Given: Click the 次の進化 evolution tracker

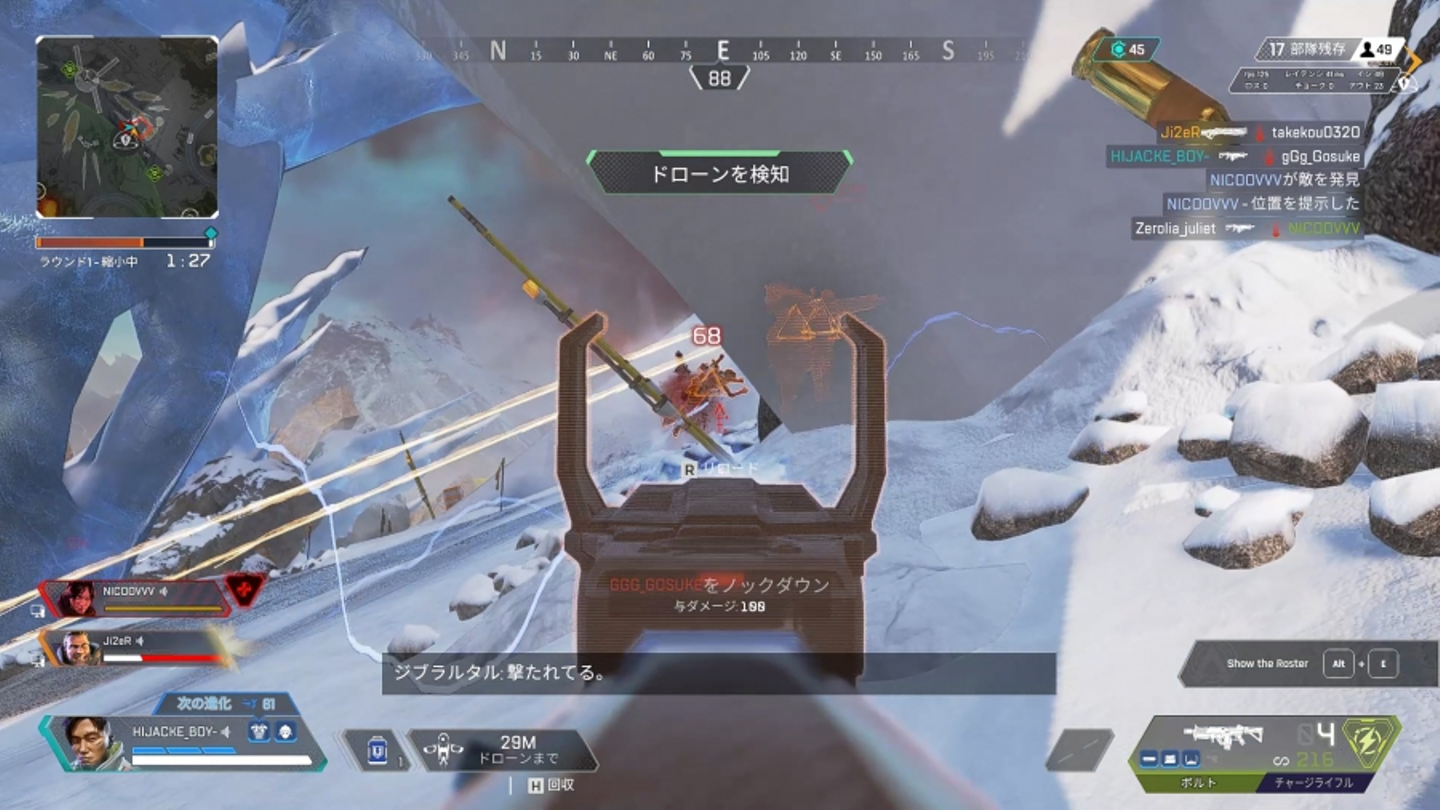Looking at the screenshot, I should (226, 704).
